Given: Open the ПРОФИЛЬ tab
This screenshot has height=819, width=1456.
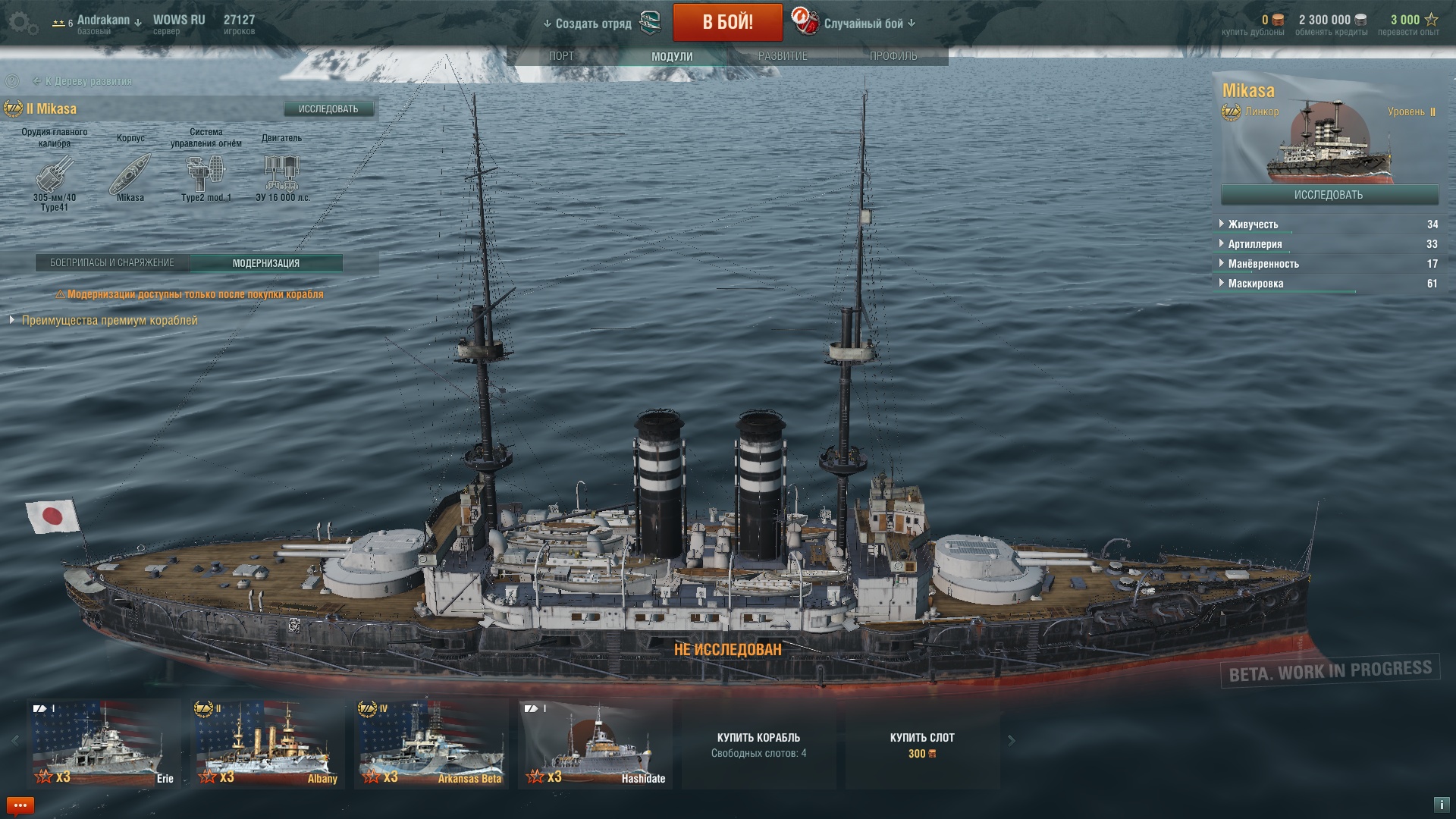Looking at the screenshot, I should click(x=893, y=56).
